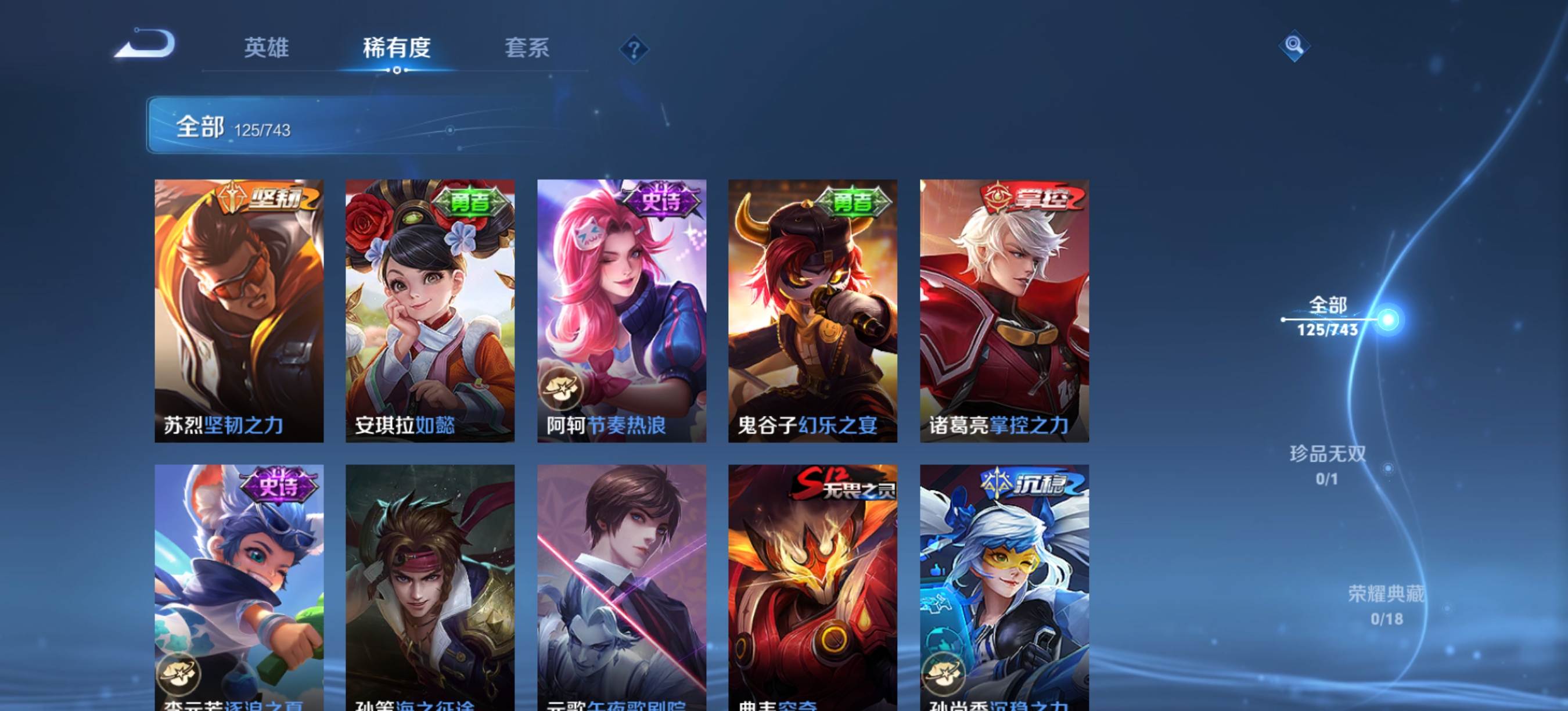
Task: Open the 阿轲 节奏热浪 skin card
Action: pyautogui.click(x=621, y=310)
